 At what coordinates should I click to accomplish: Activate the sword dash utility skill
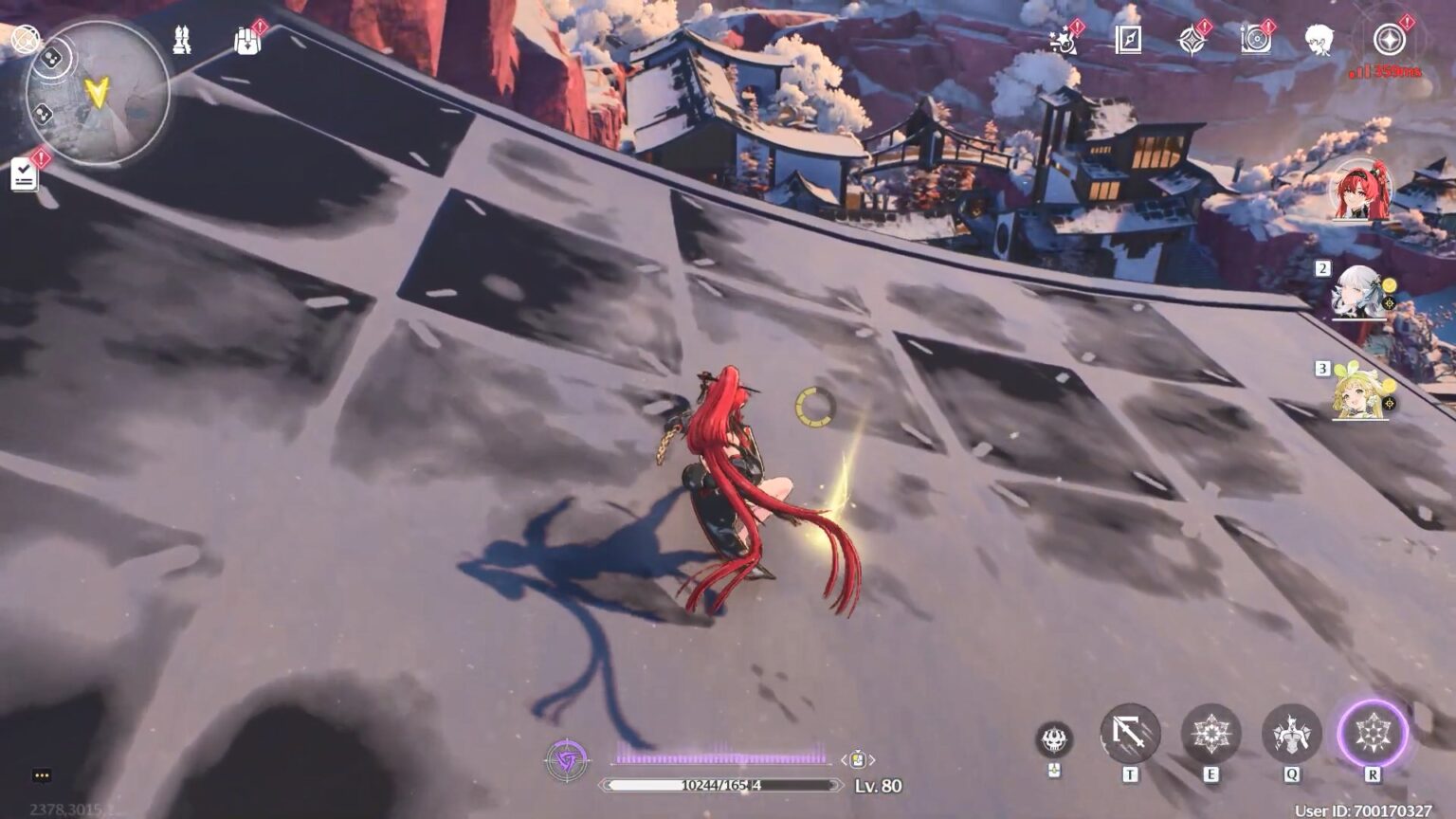coord(1130,734)
